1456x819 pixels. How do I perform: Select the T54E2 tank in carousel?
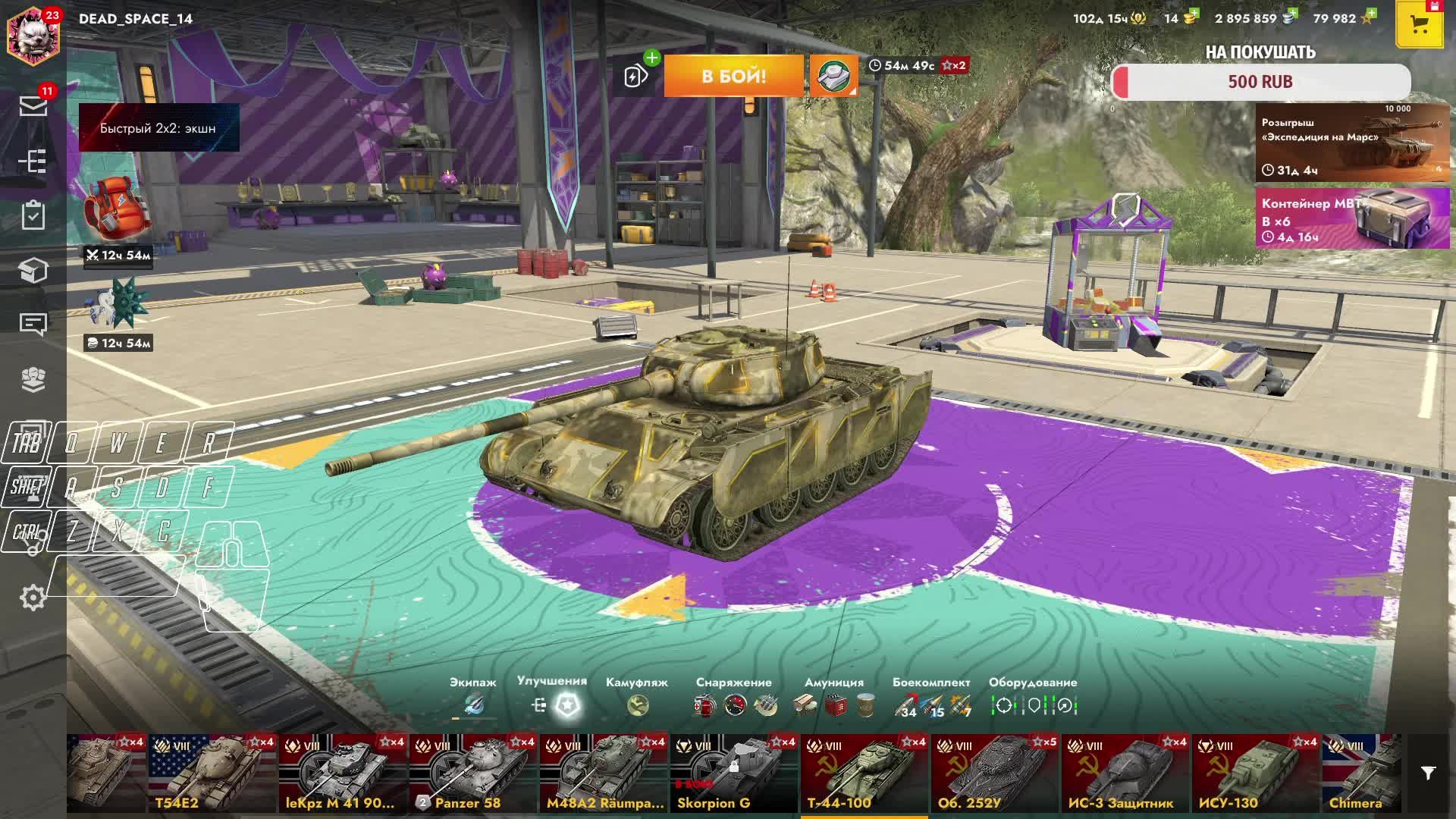click(x=212, y=773)
